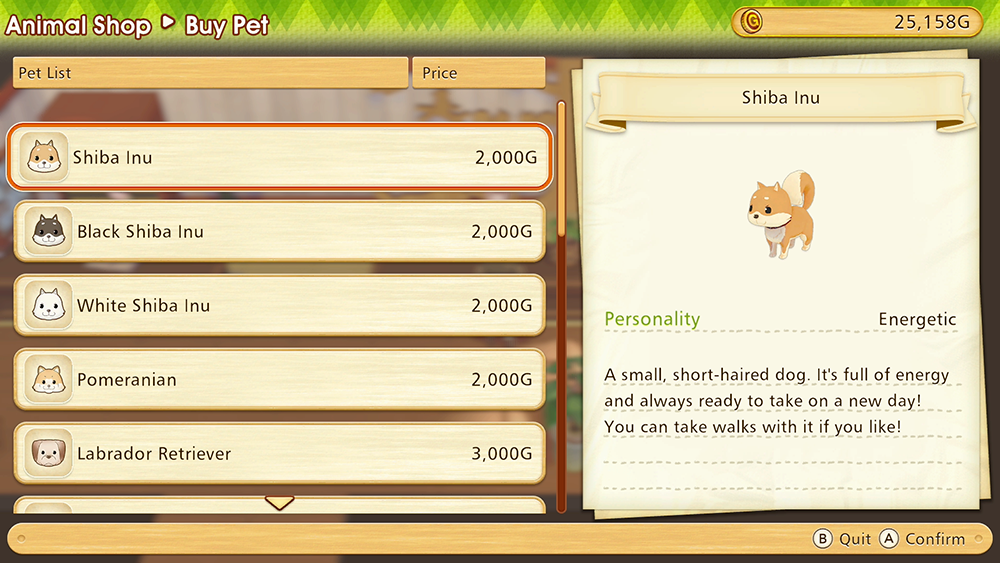Select the Pomeranian for 2,000G
This screenshot has width=1000, height=563.
coord(280,380)
